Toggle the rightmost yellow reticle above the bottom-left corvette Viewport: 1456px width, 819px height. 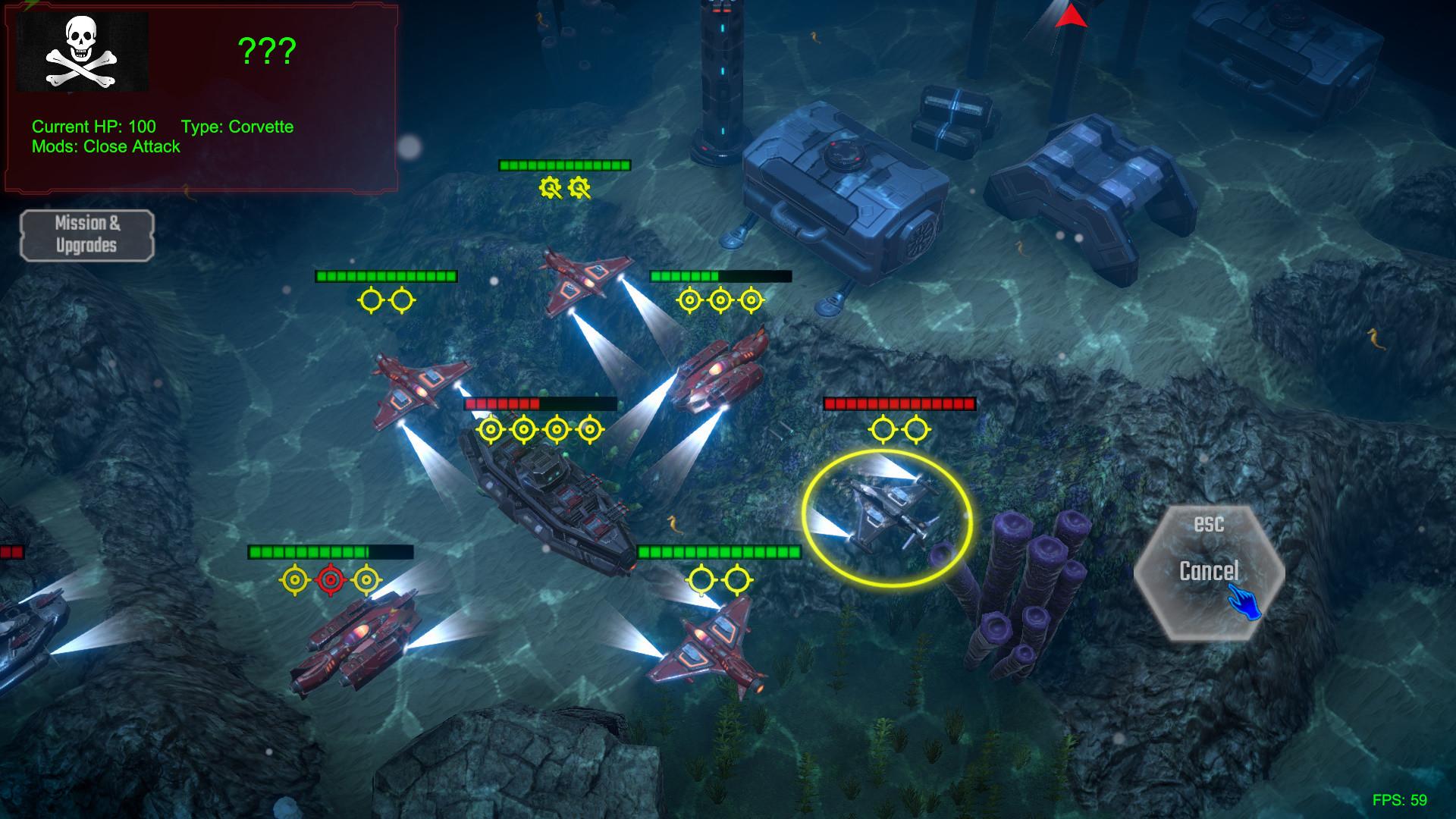(366, 580)
